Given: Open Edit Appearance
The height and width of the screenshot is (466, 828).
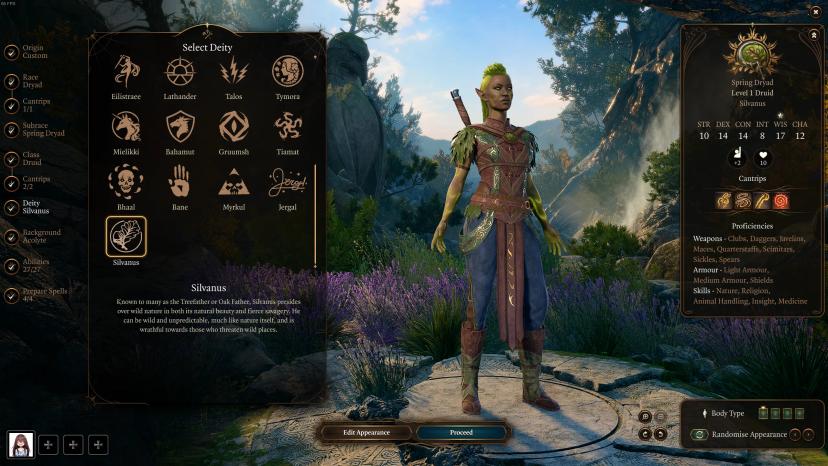Looking at the screenshot, I should click(366, 432).
